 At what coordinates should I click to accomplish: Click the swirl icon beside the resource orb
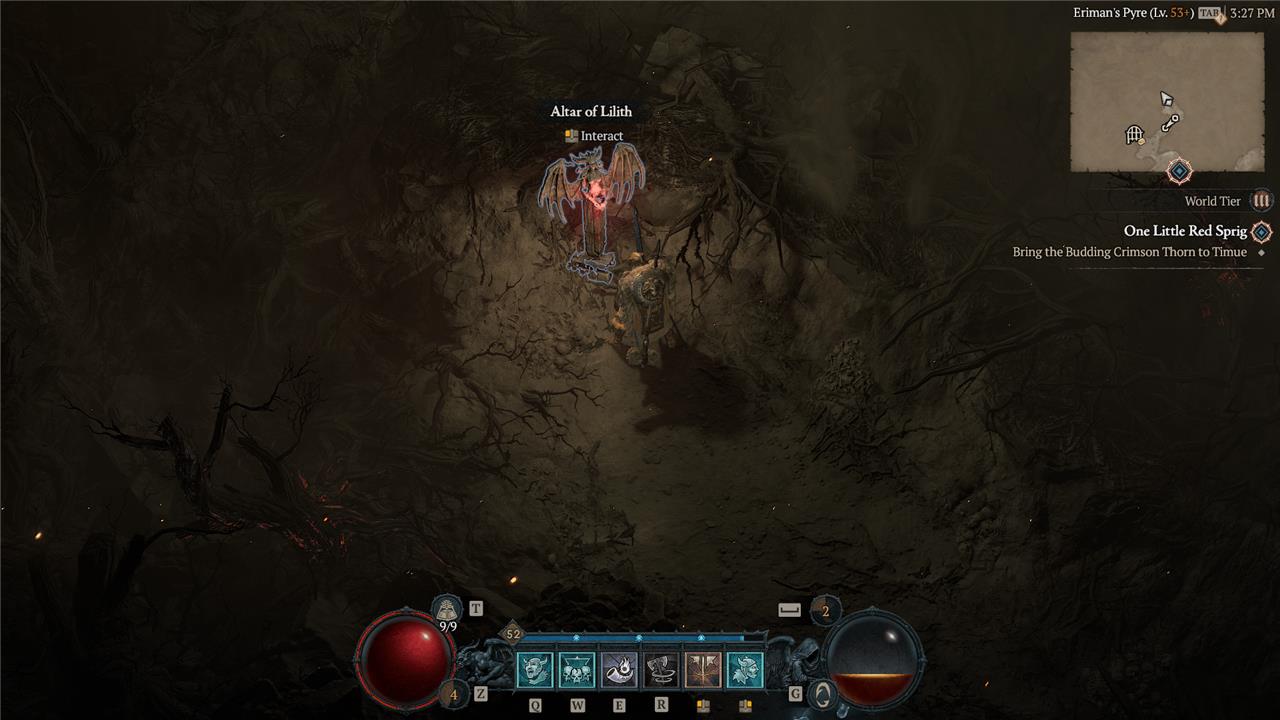821,693
